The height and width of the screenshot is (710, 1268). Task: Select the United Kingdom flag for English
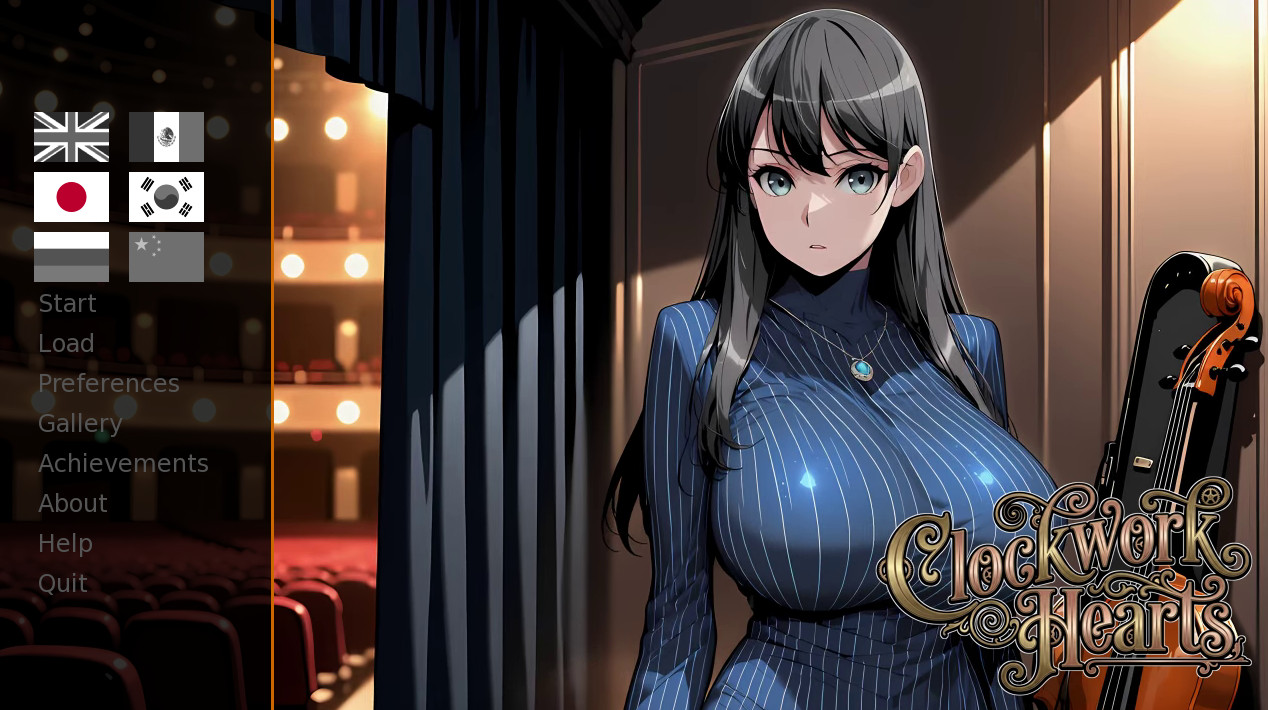tap(71, 137)
